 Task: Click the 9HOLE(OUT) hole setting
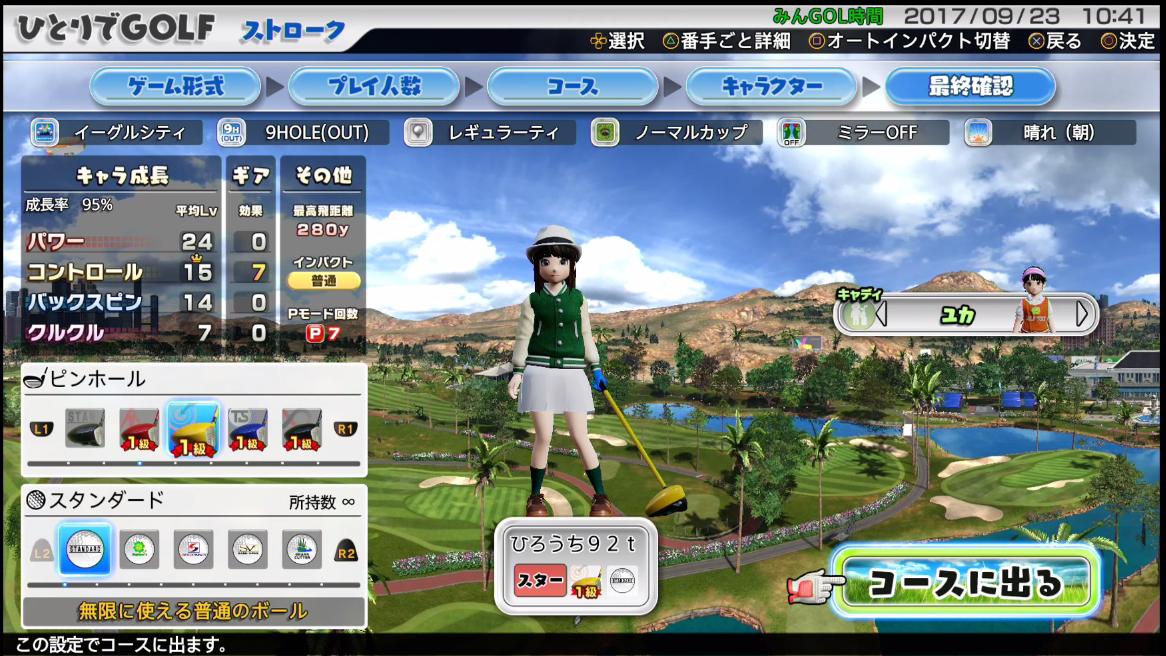coord(302,132)
